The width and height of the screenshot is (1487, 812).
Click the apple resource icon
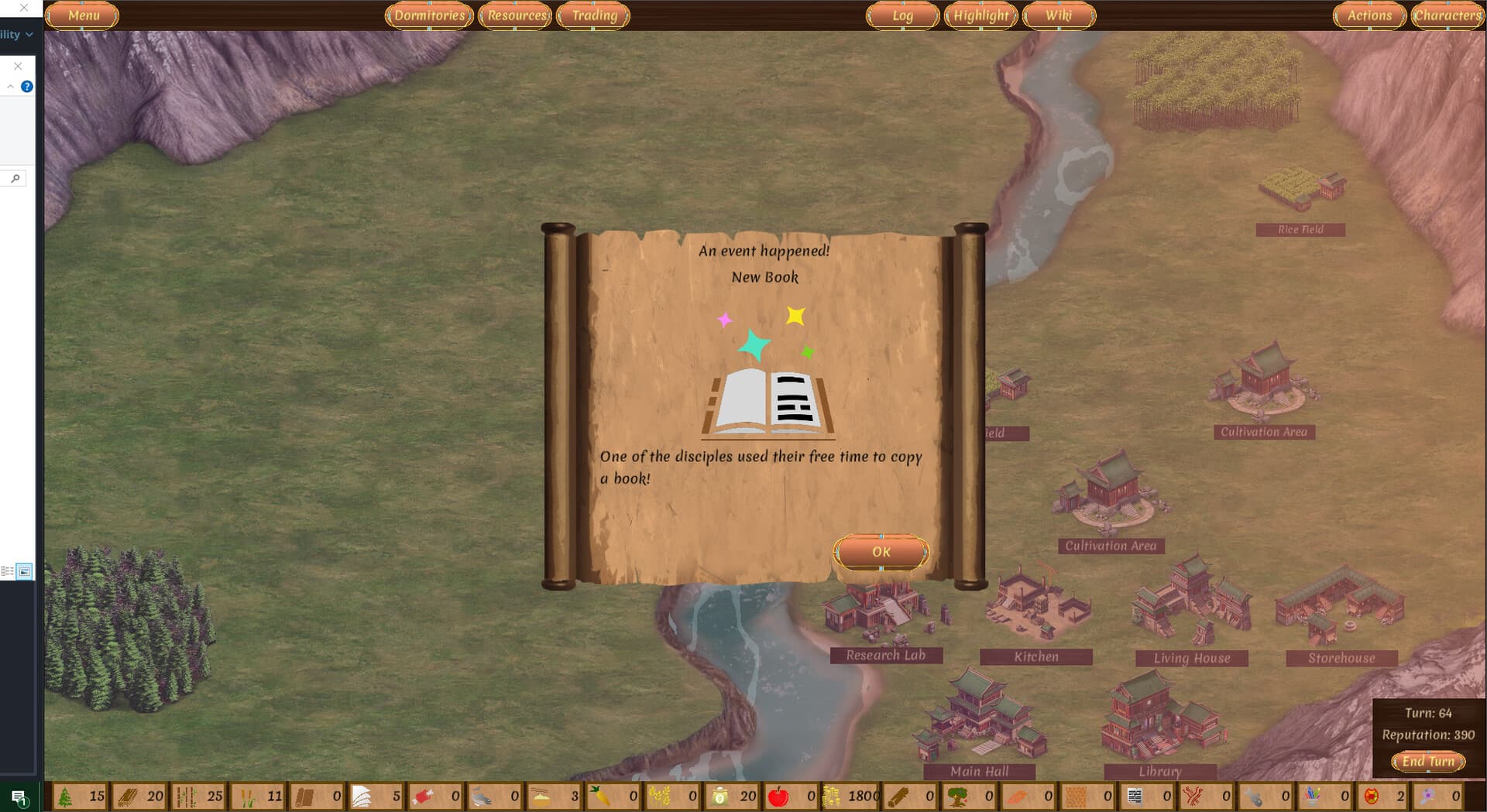(x=780, y=796)
